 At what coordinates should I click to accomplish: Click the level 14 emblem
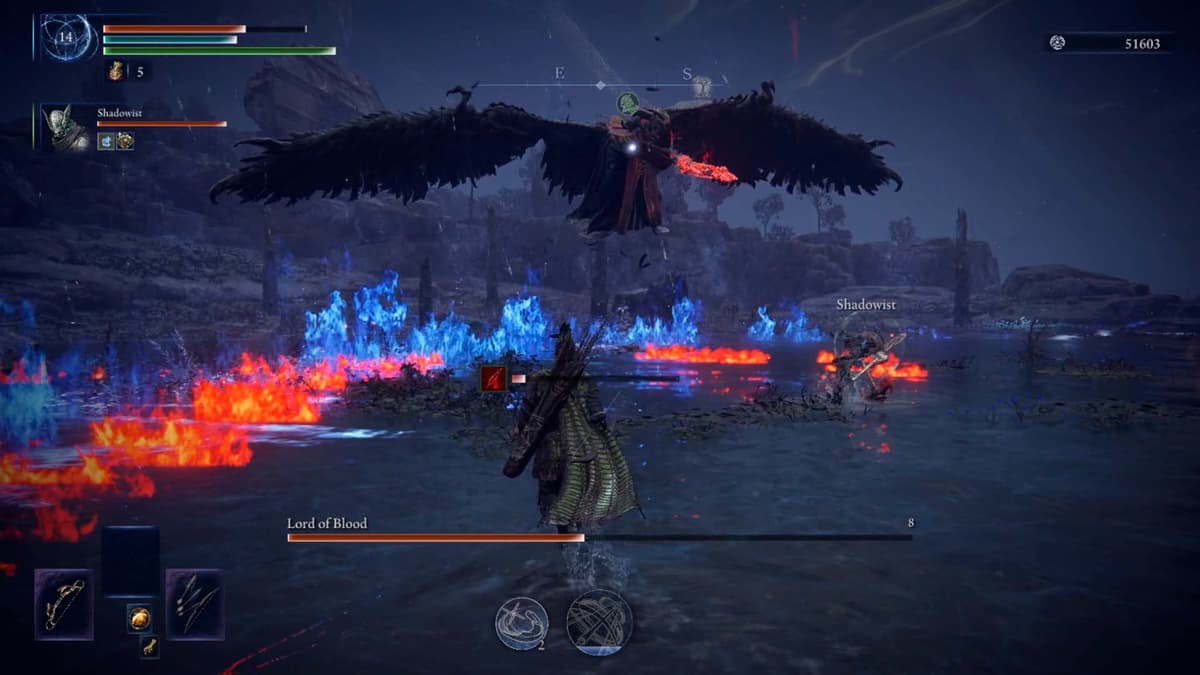click(x=66, y=38)
